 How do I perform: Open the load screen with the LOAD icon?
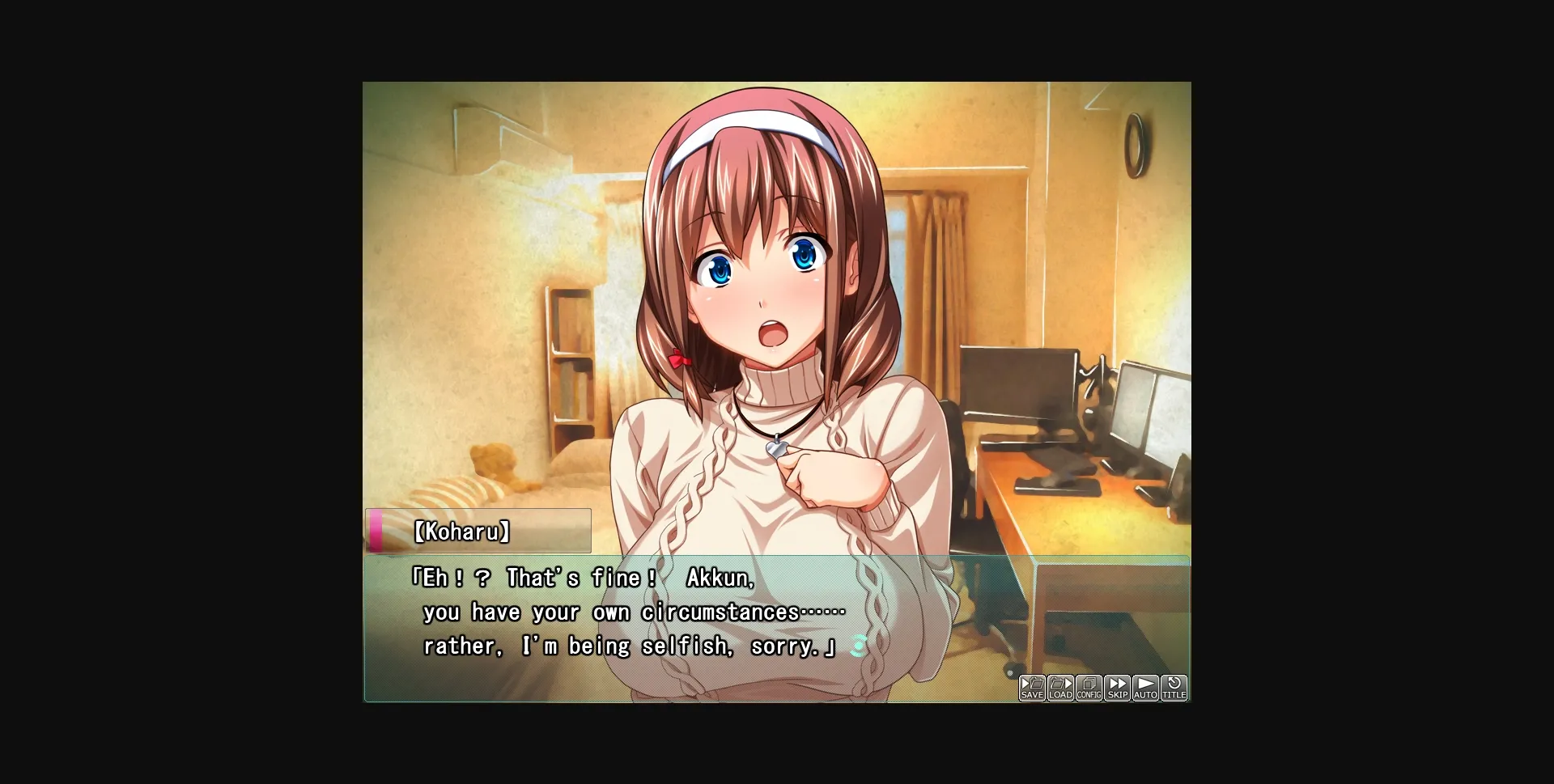1060,686
